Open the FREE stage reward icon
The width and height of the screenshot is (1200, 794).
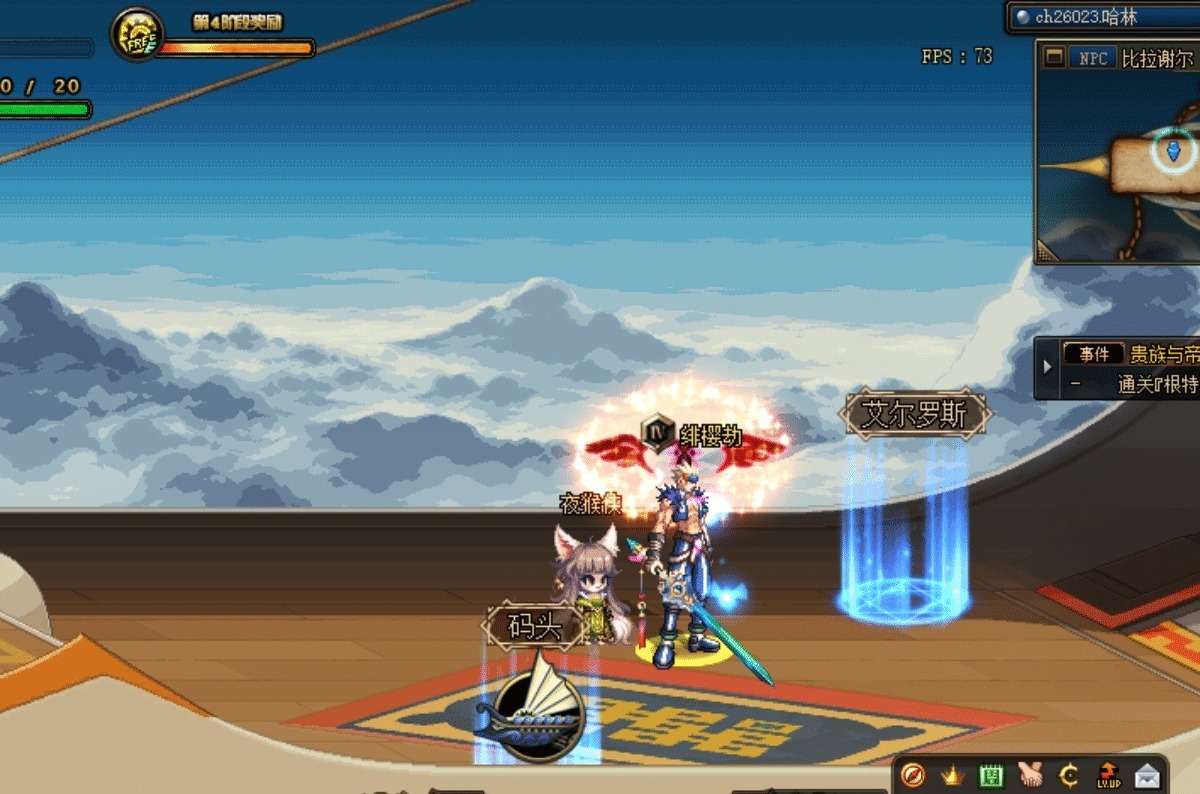coord(137,36)
